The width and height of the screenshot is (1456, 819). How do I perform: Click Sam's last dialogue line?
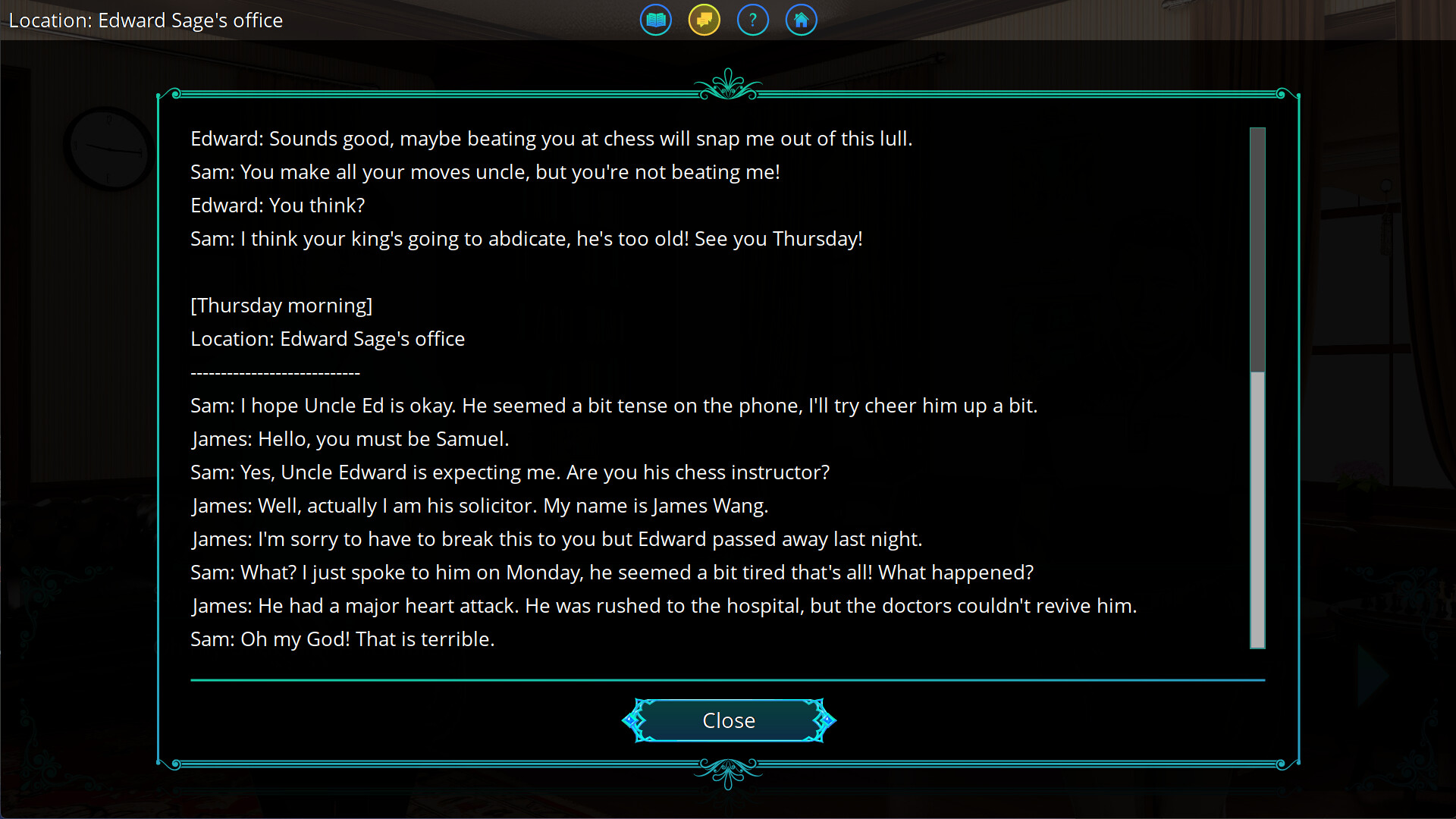point(342,639)
